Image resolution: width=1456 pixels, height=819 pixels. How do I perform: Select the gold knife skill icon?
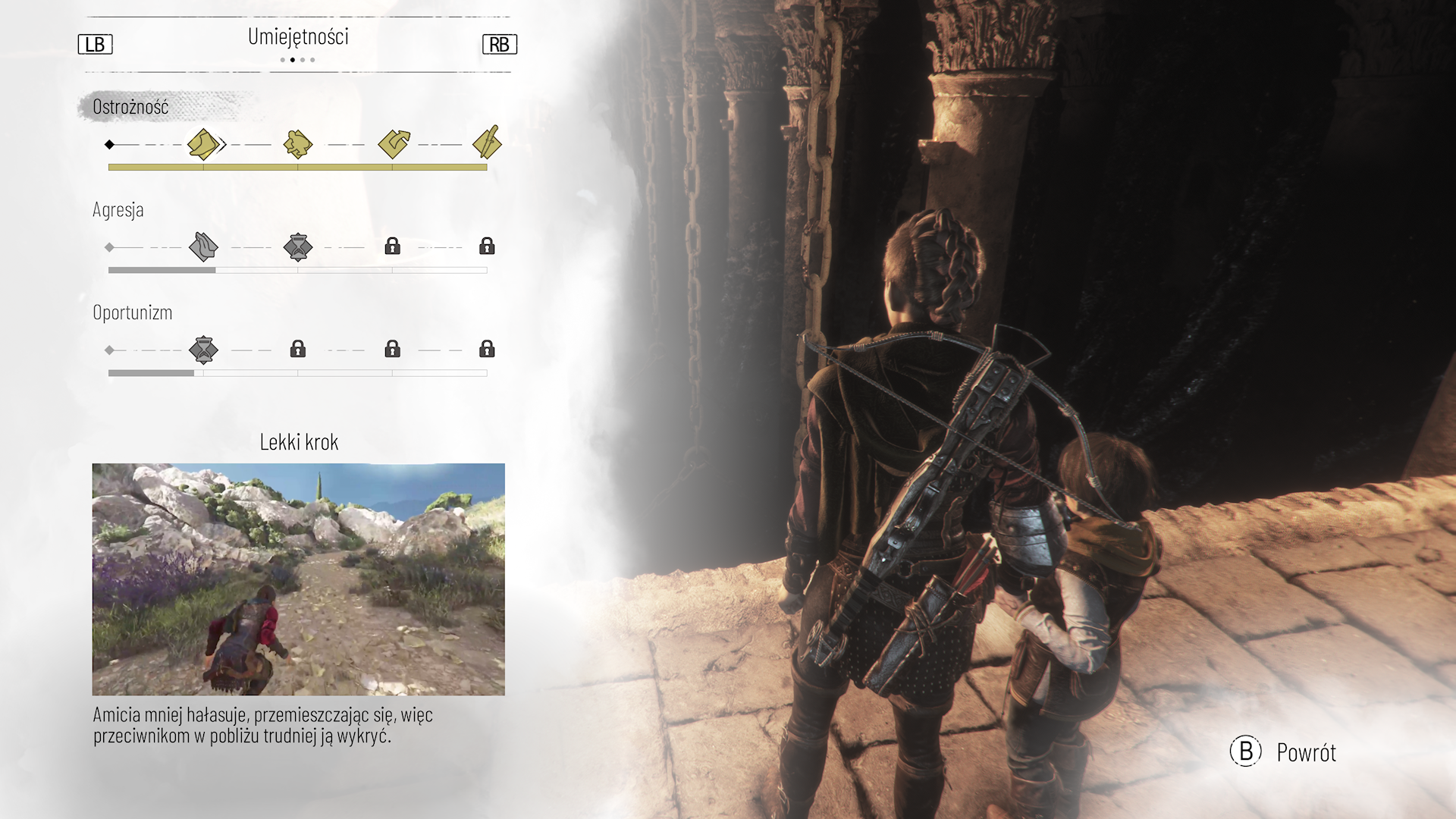click(x=487, y=143)
